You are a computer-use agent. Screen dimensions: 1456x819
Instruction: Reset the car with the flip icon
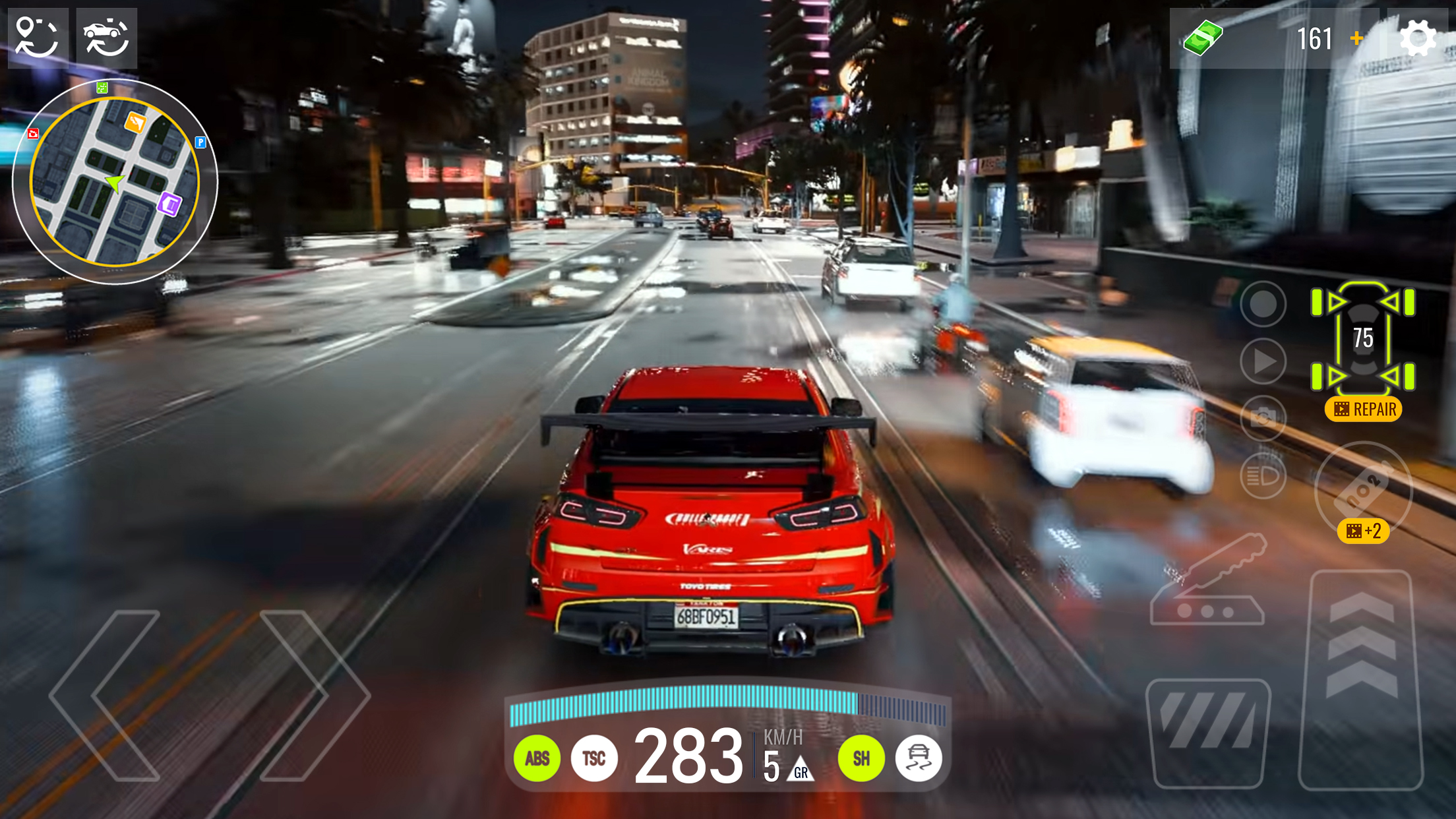tap(106, 38)
